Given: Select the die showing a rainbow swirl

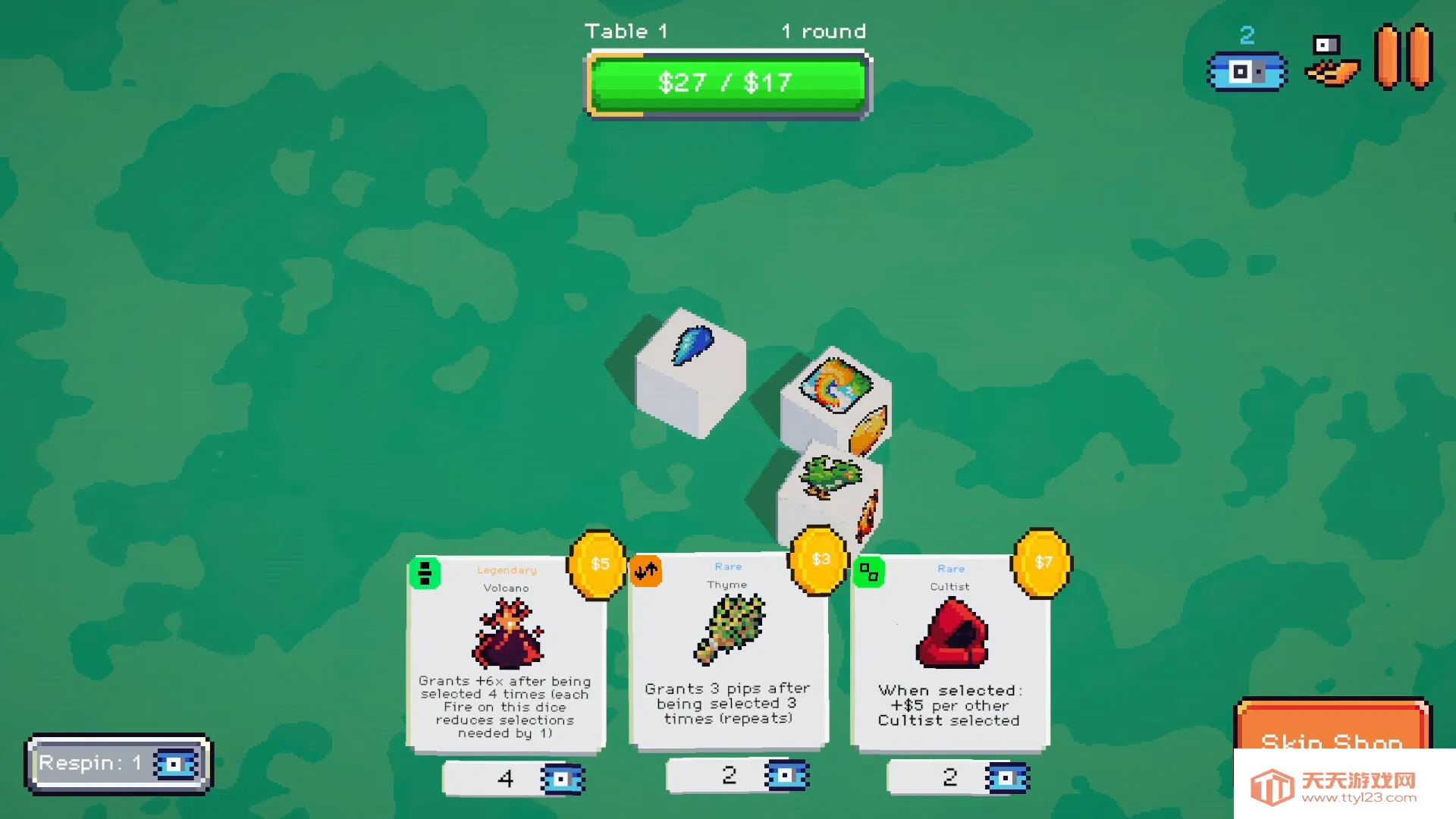Looking at the screenshot, I should (x=836, y=398).
